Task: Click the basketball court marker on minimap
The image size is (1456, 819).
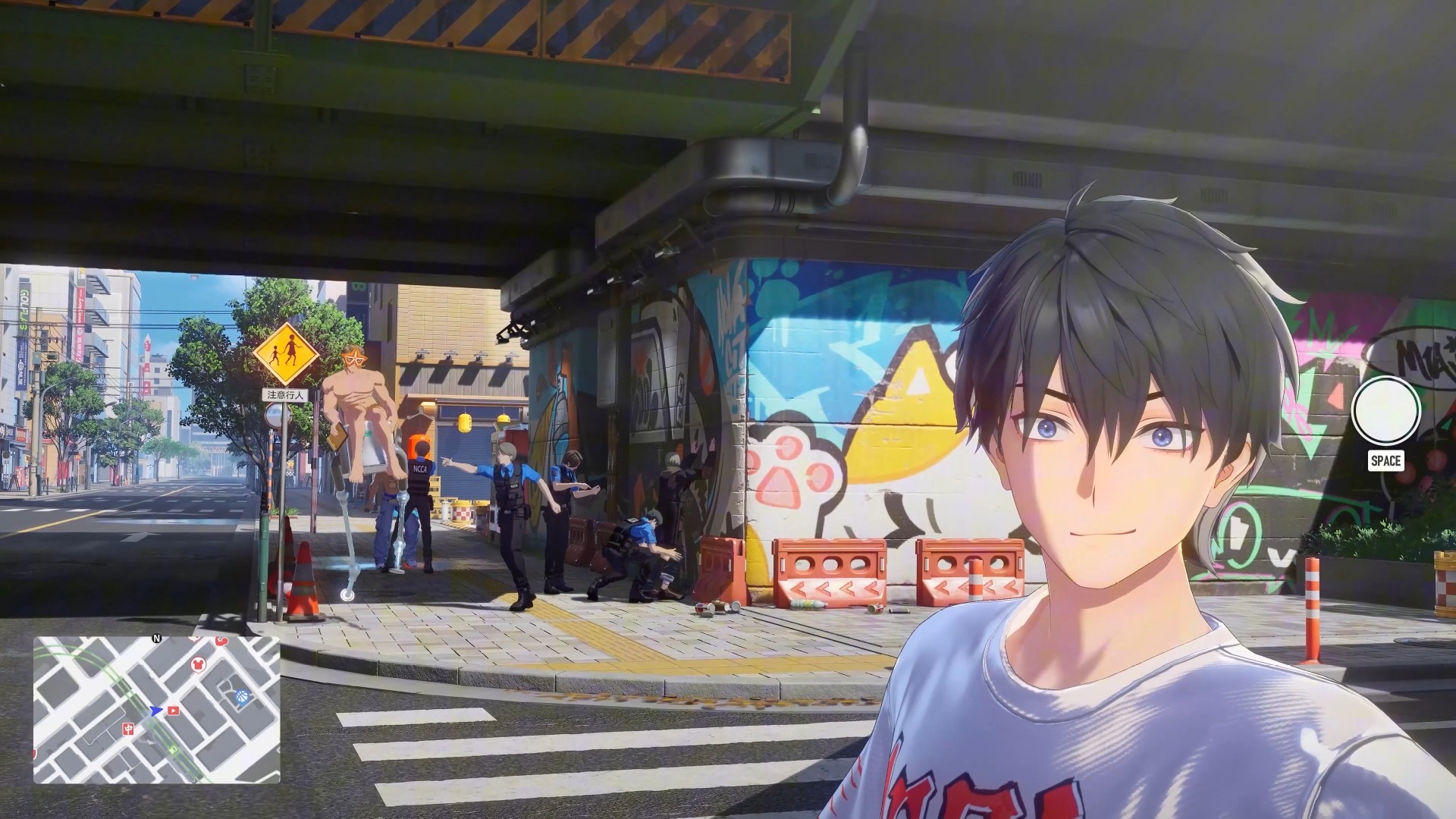Action: [x=241, y=697]
